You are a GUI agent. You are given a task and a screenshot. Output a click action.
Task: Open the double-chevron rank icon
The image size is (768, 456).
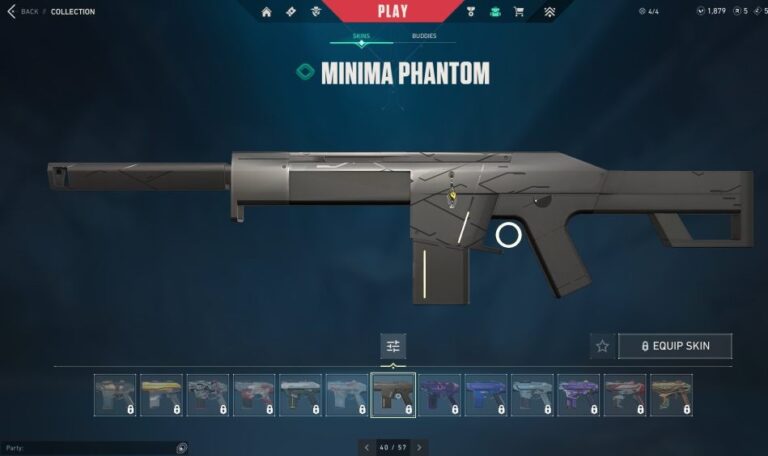coord(549,12)
